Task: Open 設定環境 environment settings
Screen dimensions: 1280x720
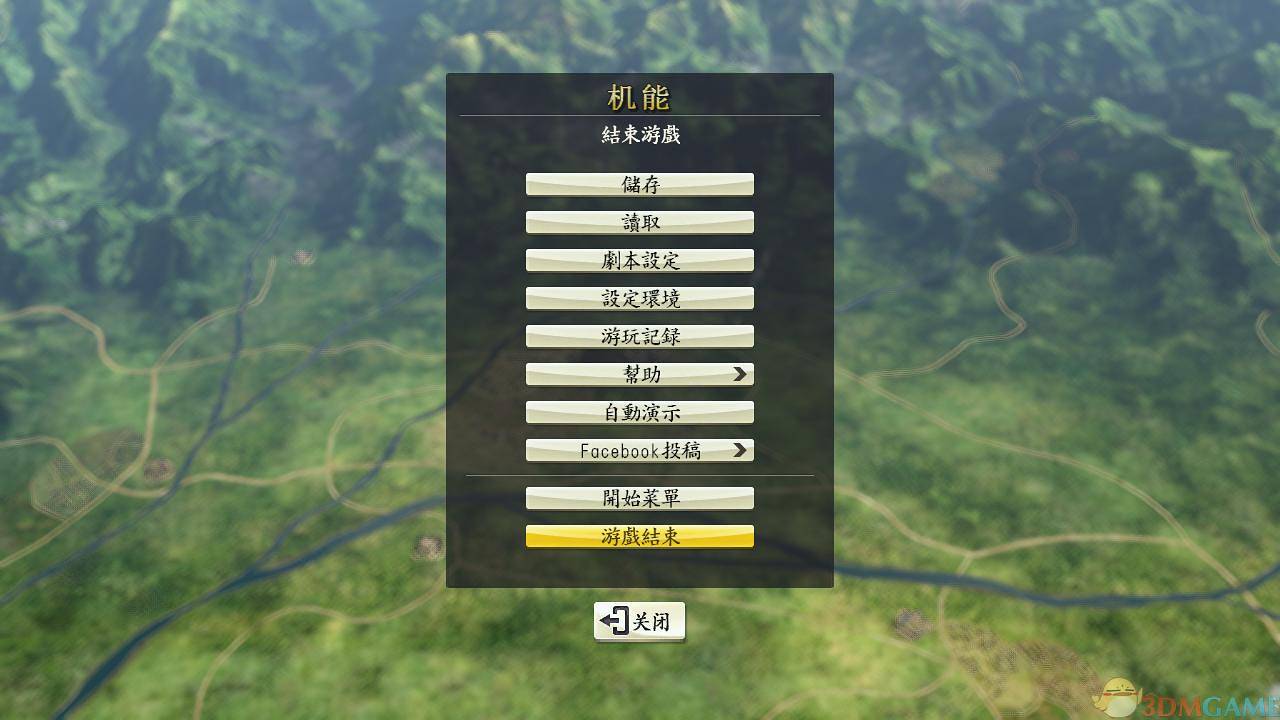Action: (640, 297)
